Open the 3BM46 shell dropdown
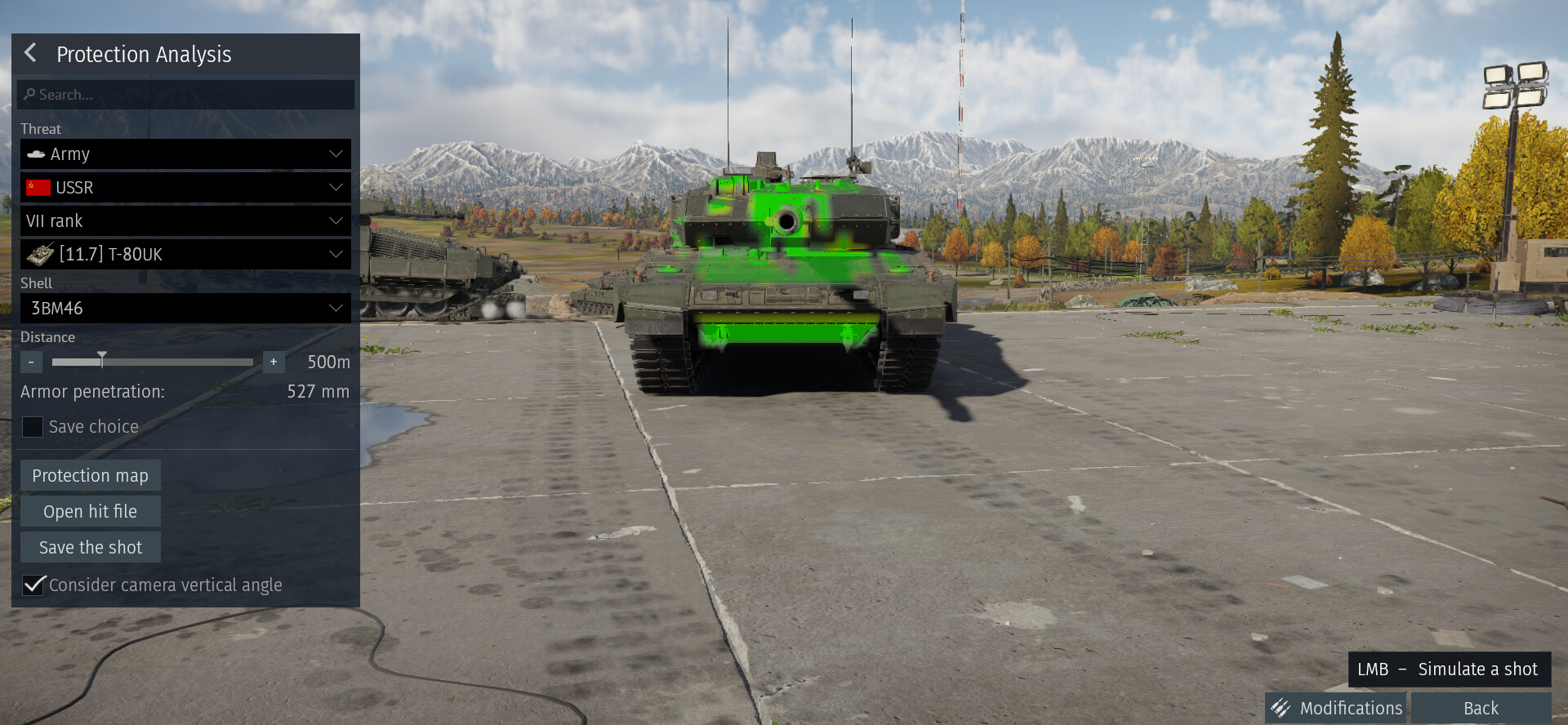Screen dimensions: 1568x725 [x=185, y=309]
